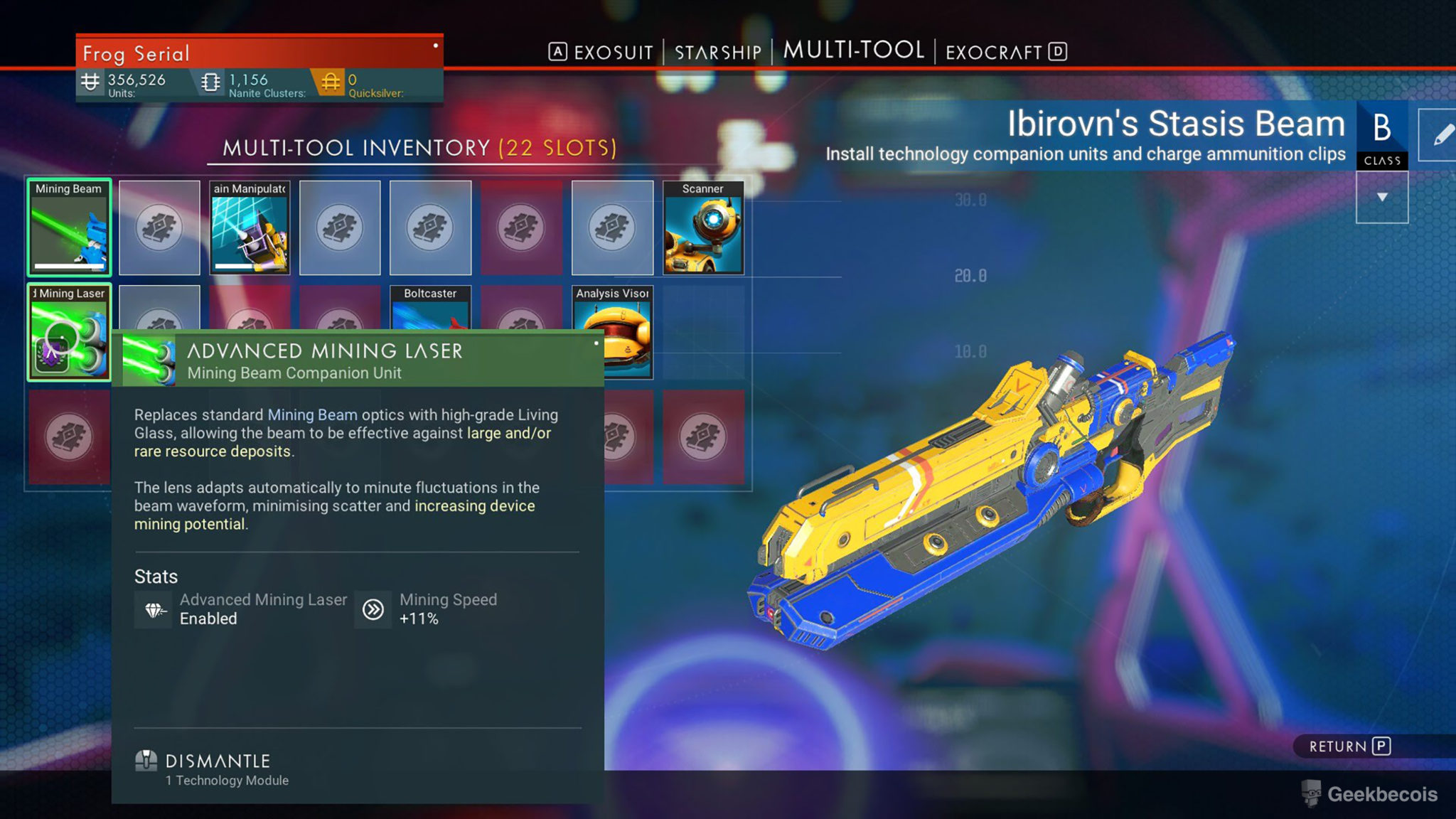Image resolution: width=1456 pixels, height=819 pixels.
Task: Select the Scanner technology slot
Action: (702, 227)
